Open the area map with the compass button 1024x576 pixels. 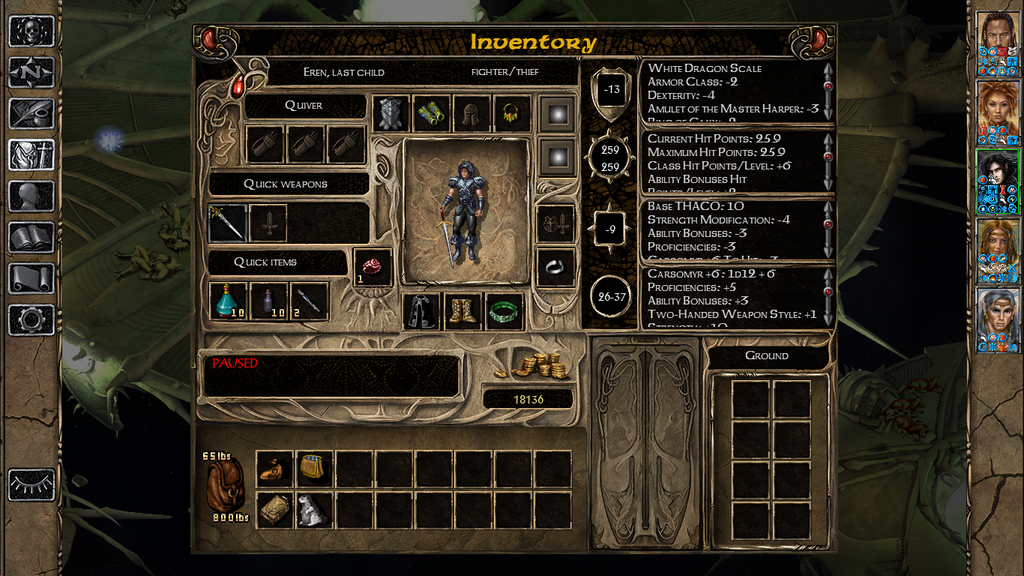tap(31, 72)
